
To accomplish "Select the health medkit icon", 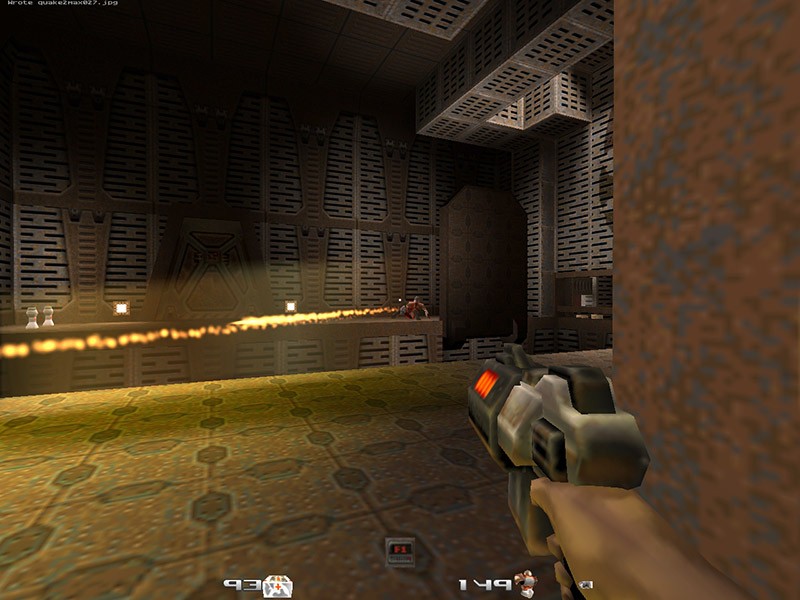I will tap(278, 586).
